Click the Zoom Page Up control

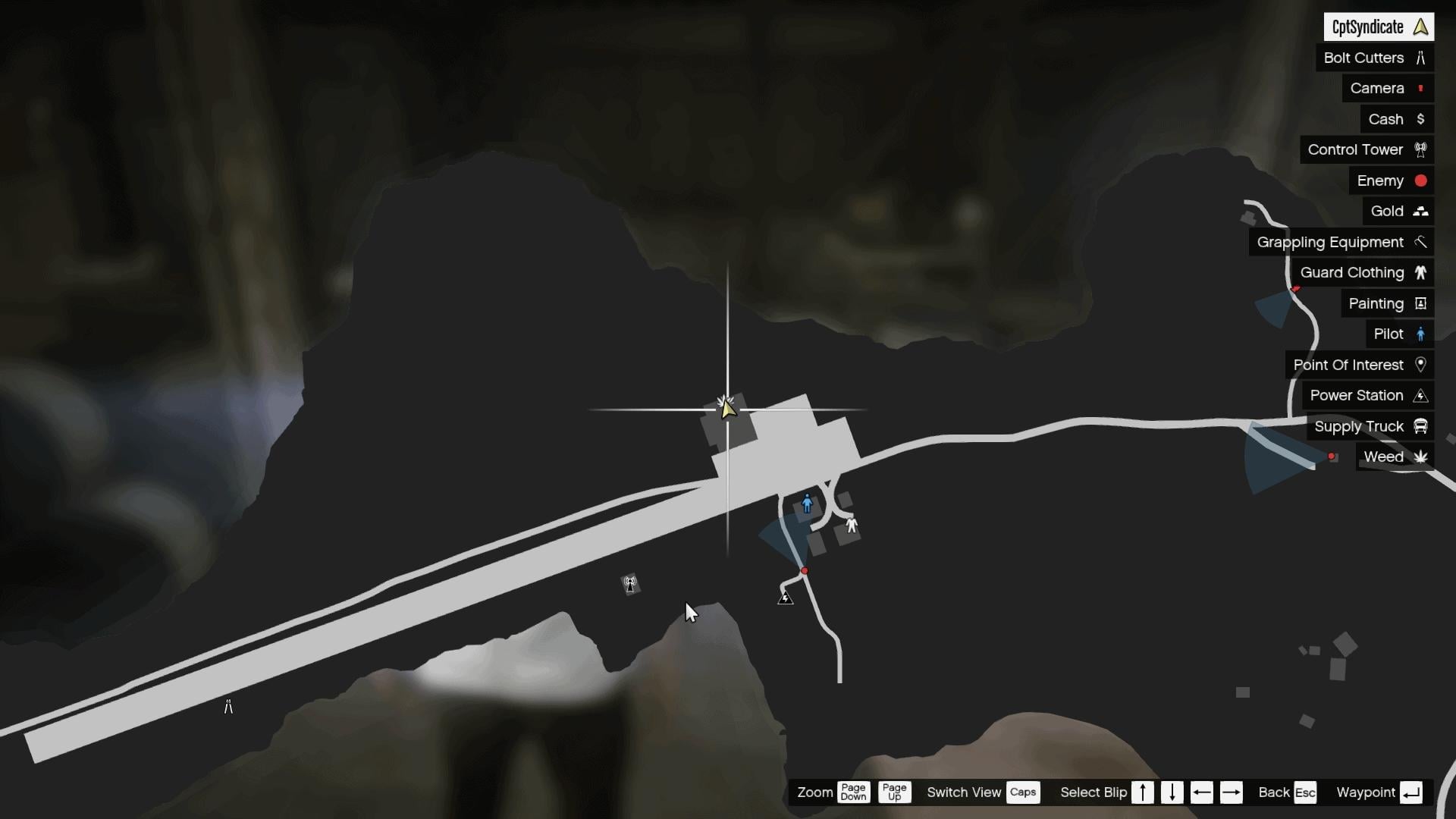894,792
